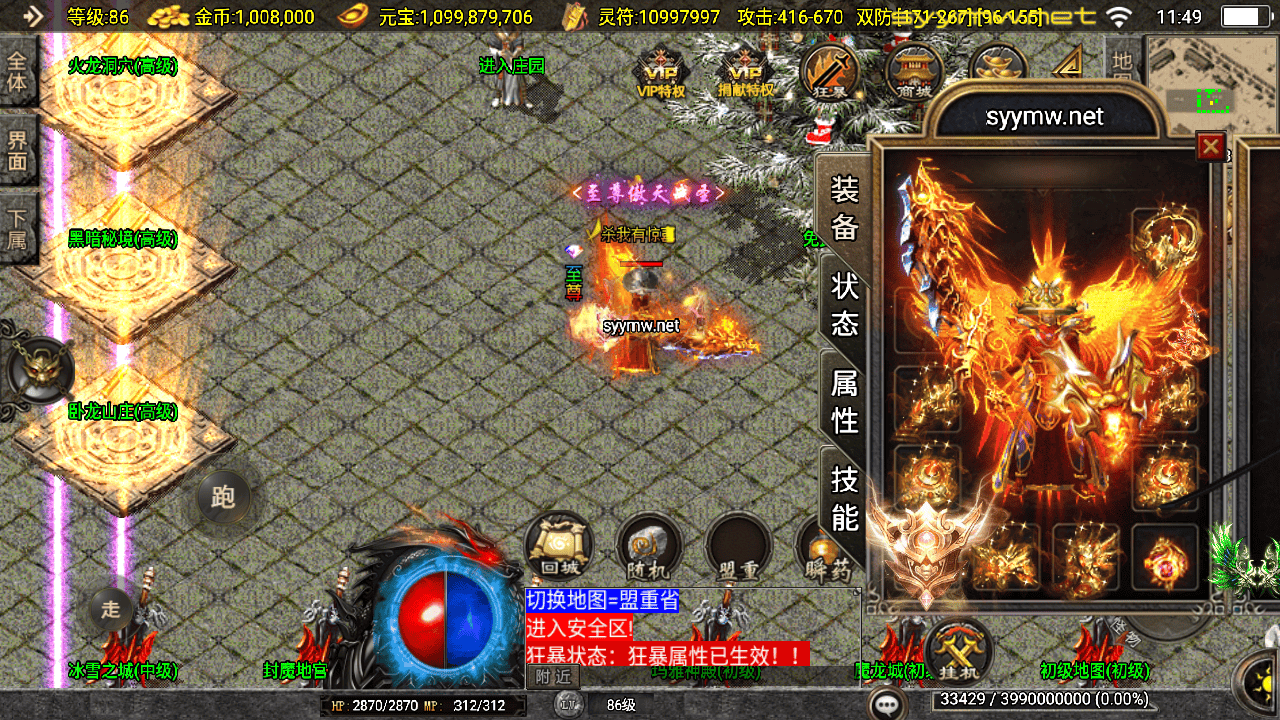Switch to the 技能 skills tab

845,498
